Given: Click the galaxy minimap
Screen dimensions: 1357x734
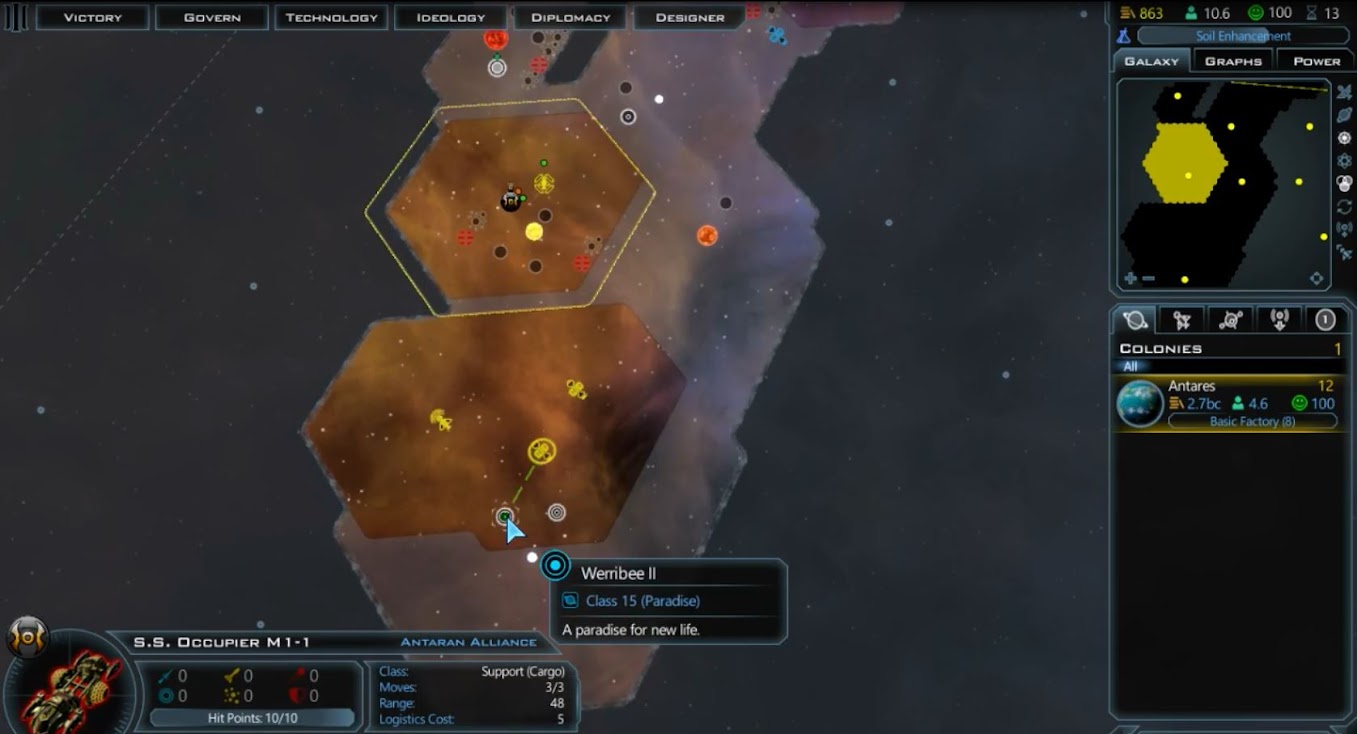Looking at the screenshot, I should coord(1222,184).
